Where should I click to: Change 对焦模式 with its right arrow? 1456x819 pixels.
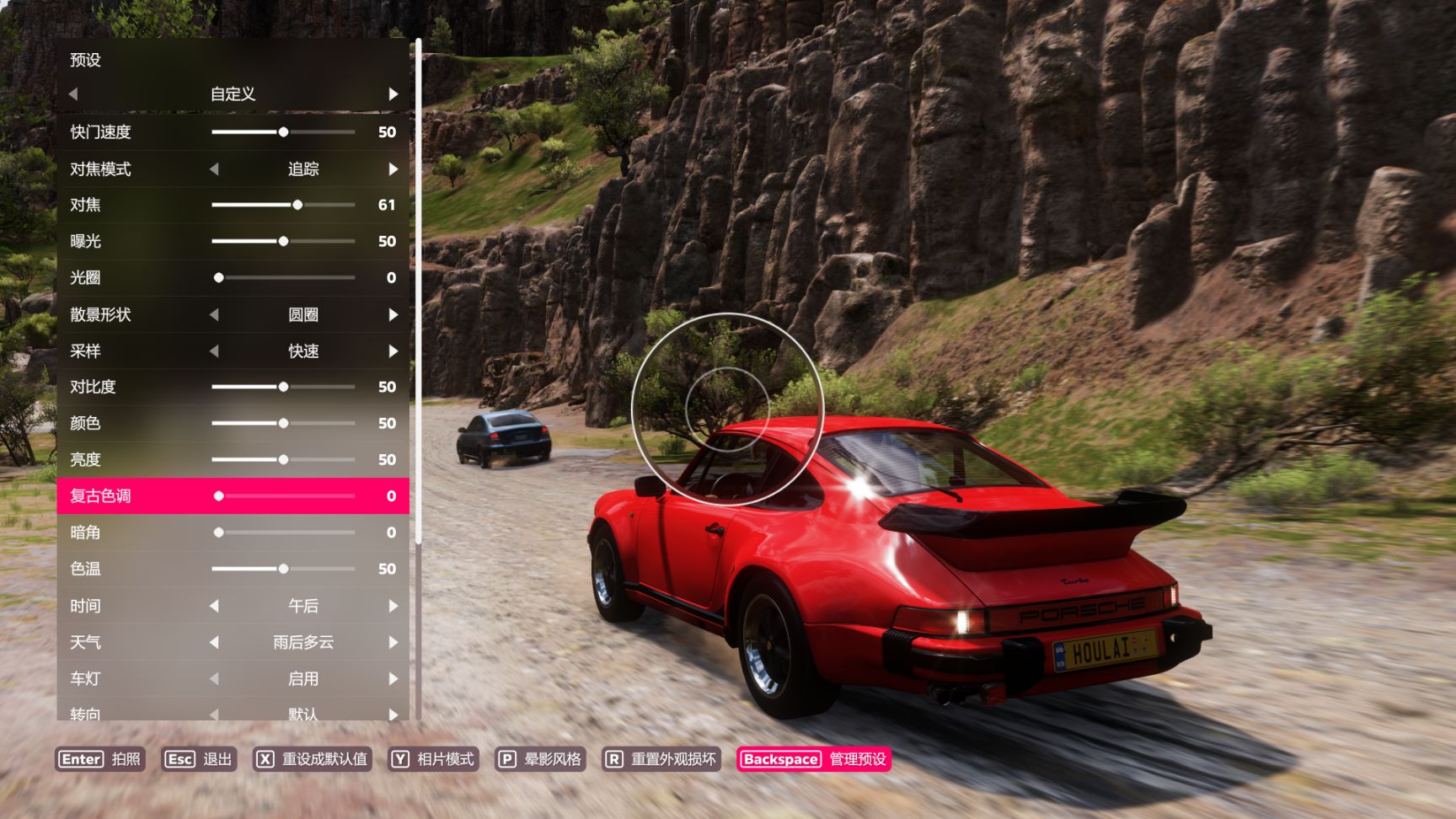[x=393, y=169]
